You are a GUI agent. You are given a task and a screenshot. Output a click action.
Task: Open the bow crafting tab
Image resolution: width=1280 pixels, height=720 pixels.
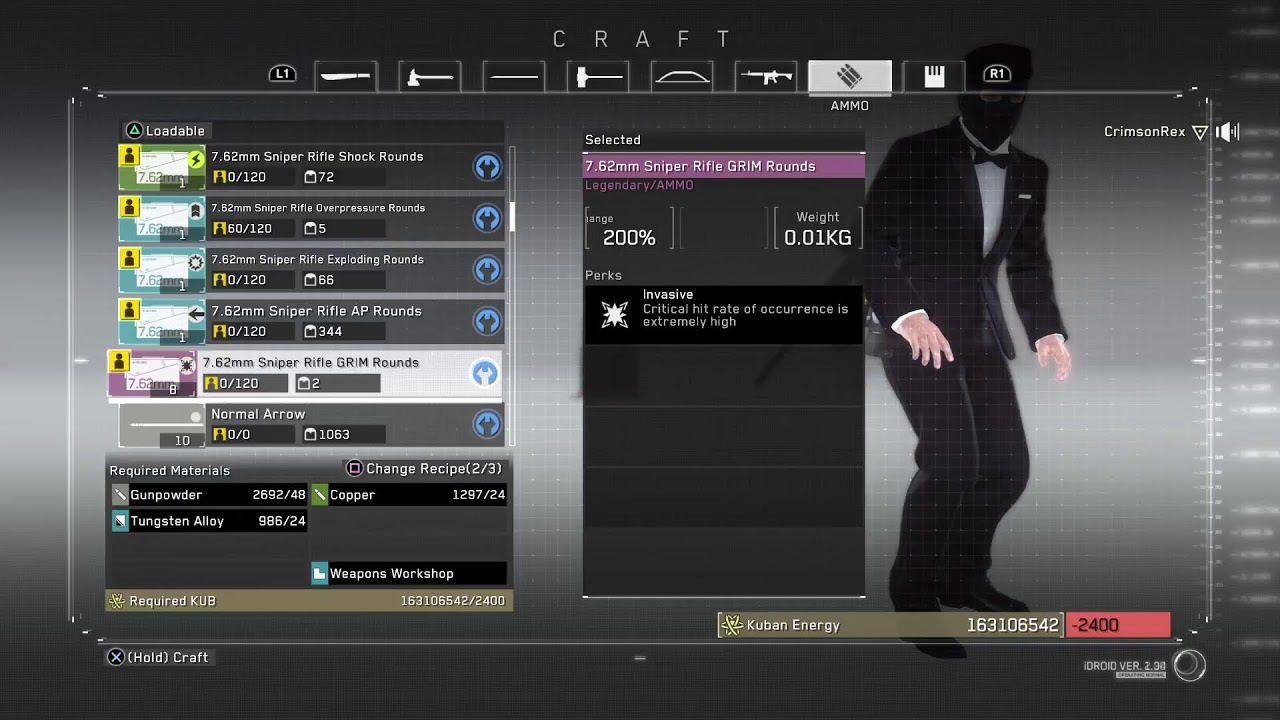click(x=681, y=76)
